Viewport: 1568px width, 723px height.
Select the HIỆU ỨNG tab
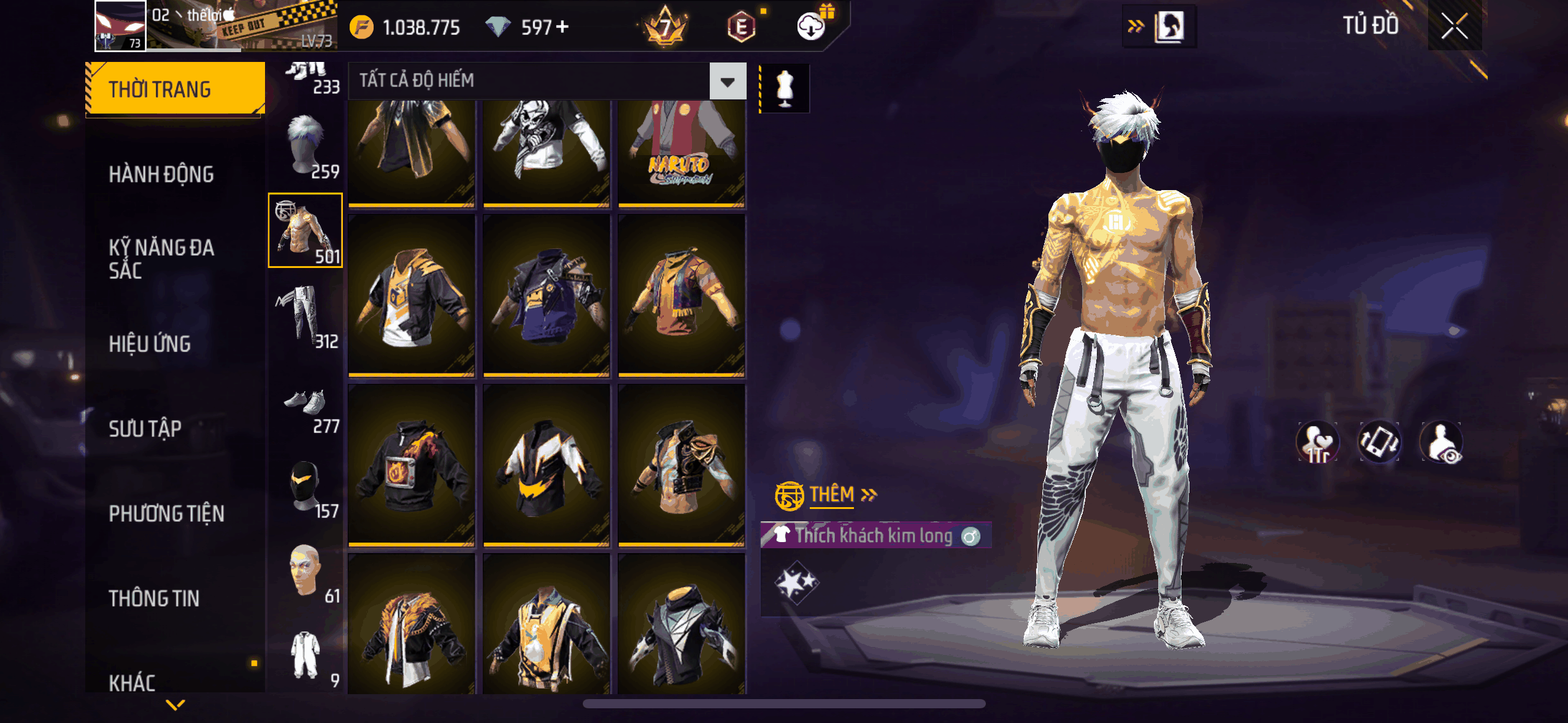click(150, 344)
